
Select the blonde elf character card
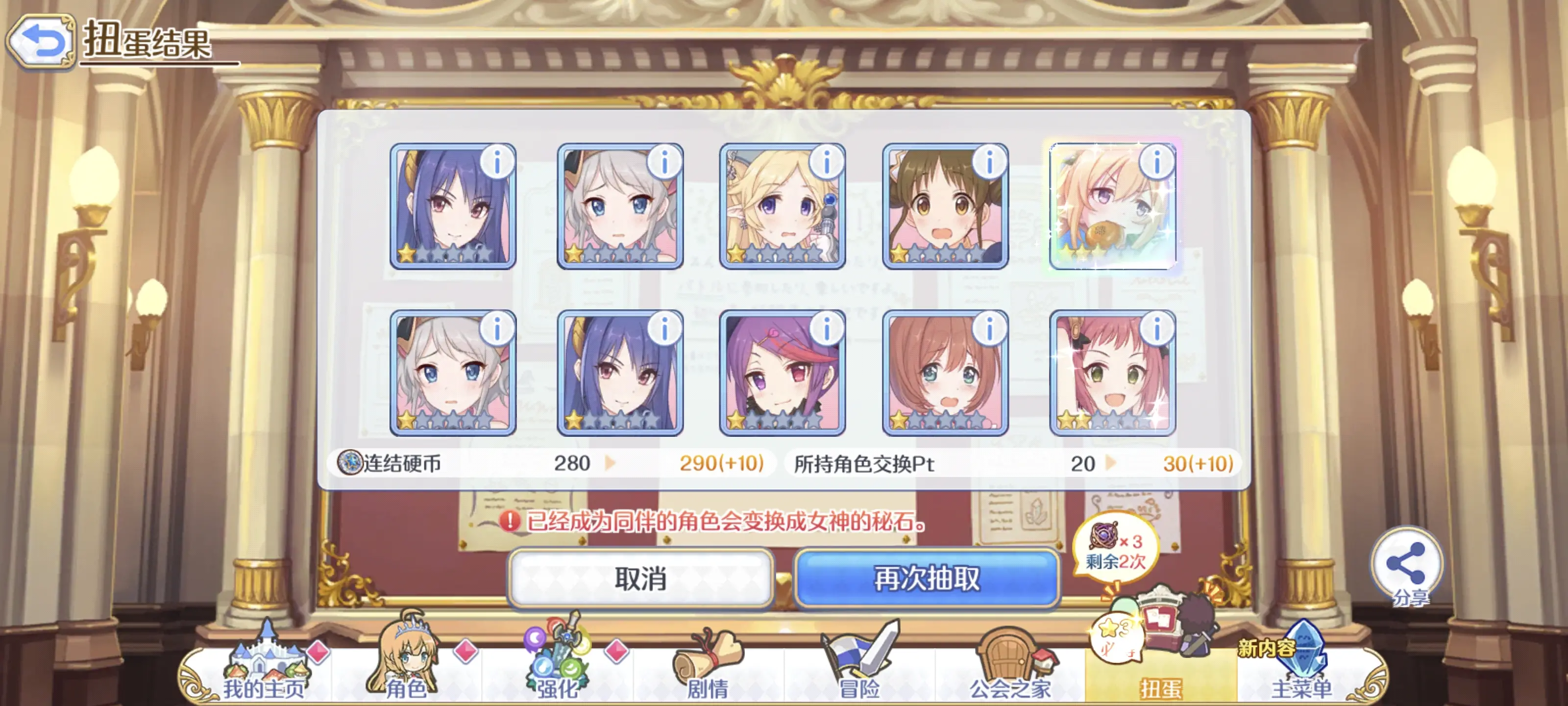tap(782, 207)
